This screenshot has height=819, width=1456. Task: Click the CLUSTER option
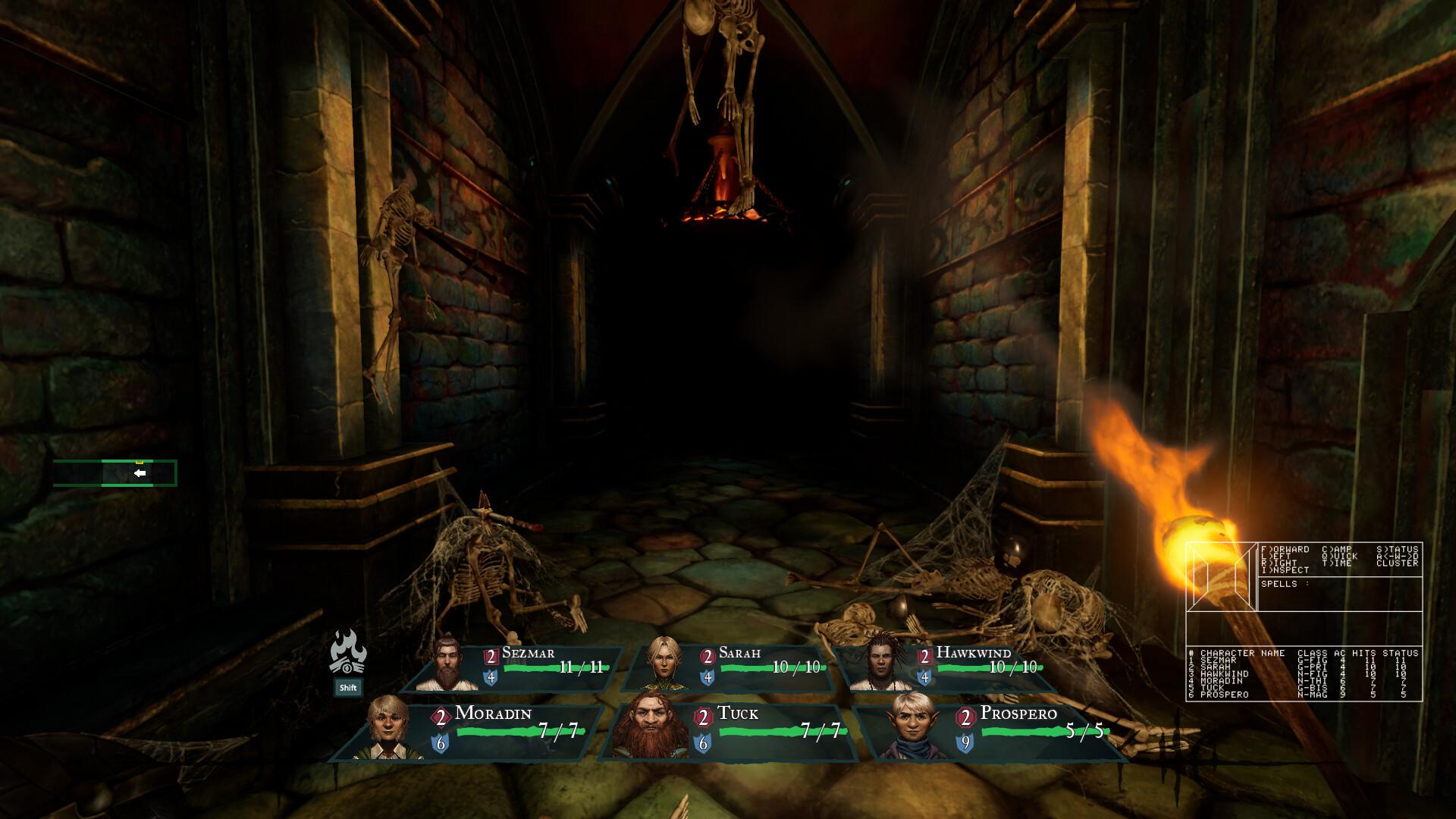coord(1398,563)
